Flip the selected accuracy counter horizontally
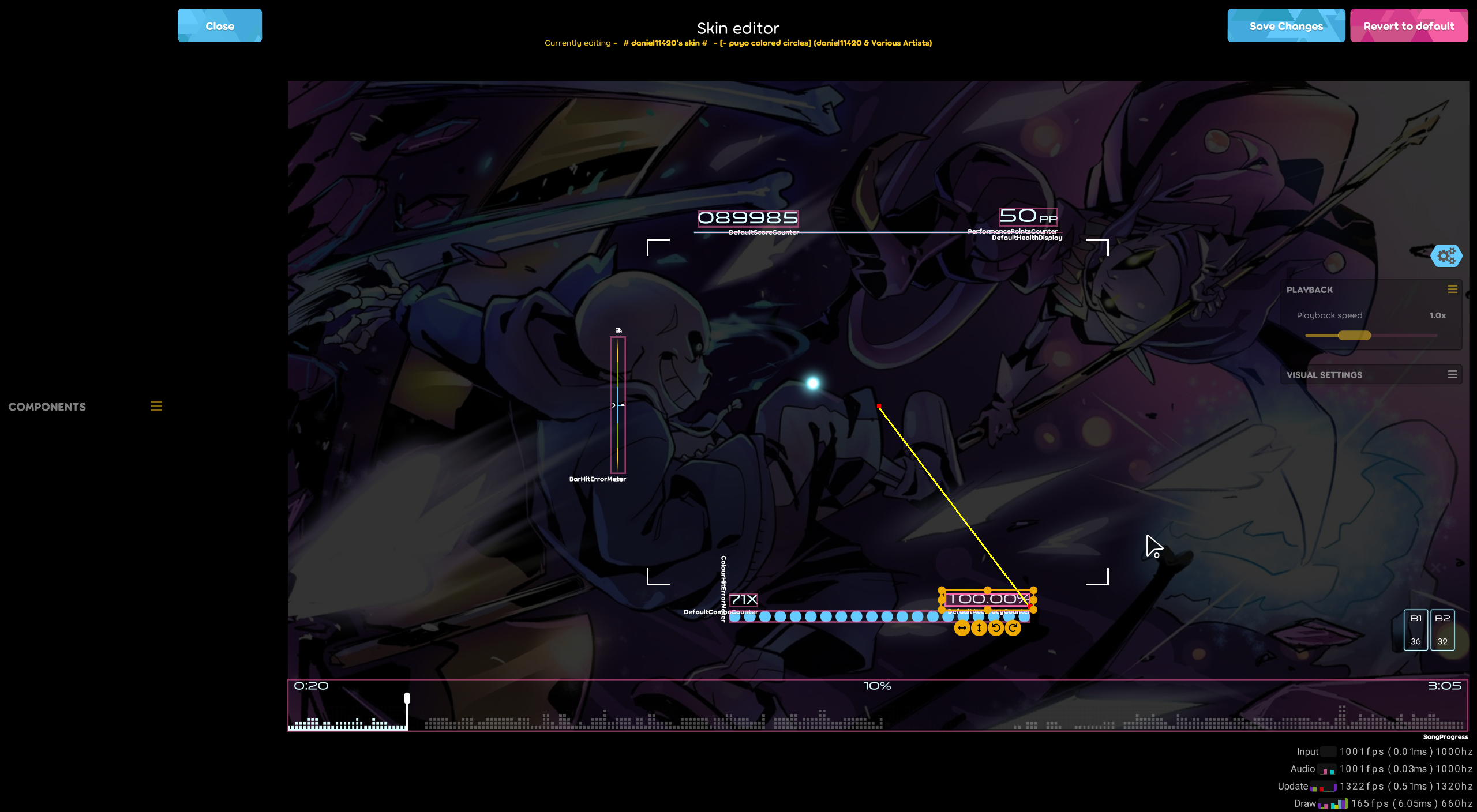1477x812 pixels. point(962,628)
